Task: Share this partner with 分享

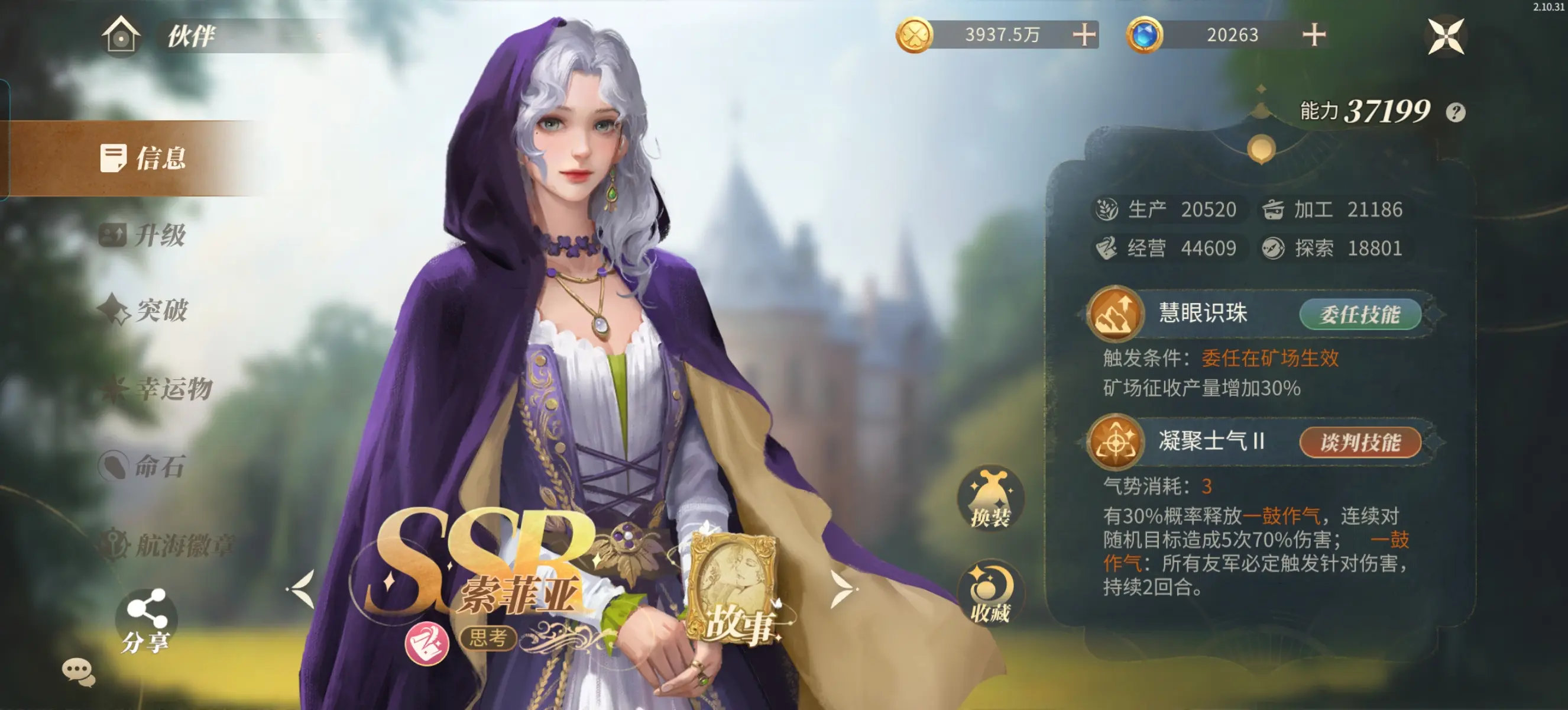Action: [x=145, y=620]
